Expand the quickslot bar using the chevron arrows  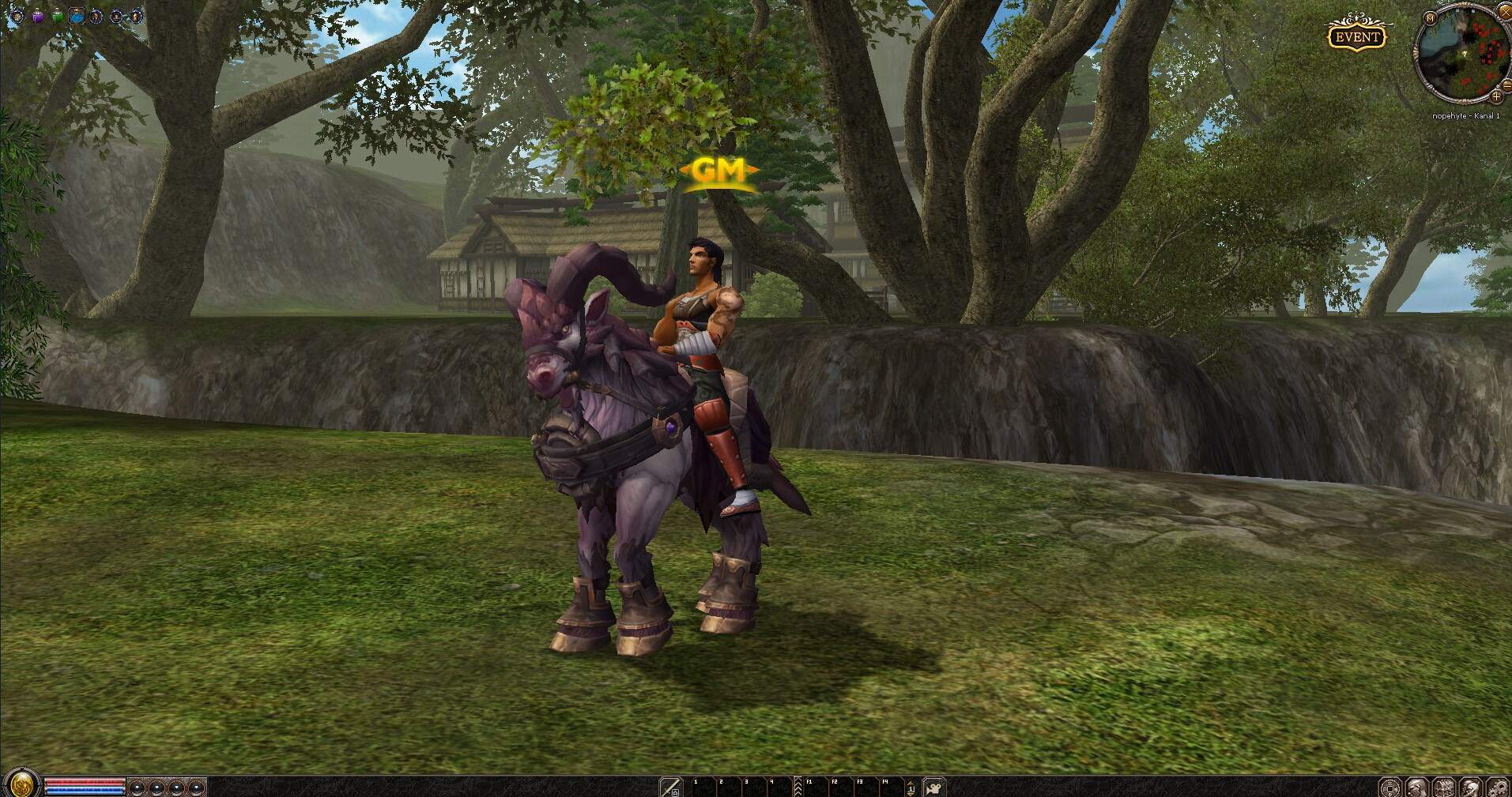[798, 787]
